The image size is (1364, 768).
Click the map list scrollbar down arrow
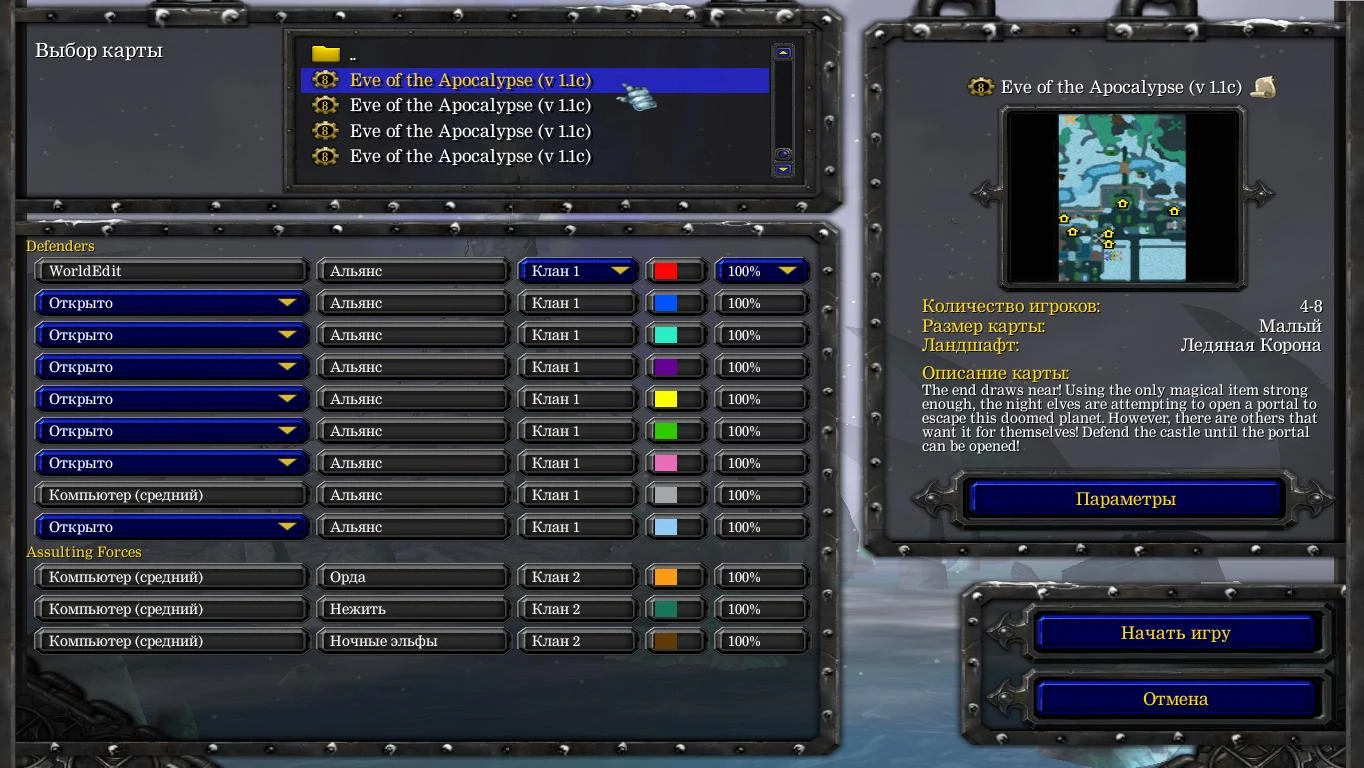[x=783, y=170]
